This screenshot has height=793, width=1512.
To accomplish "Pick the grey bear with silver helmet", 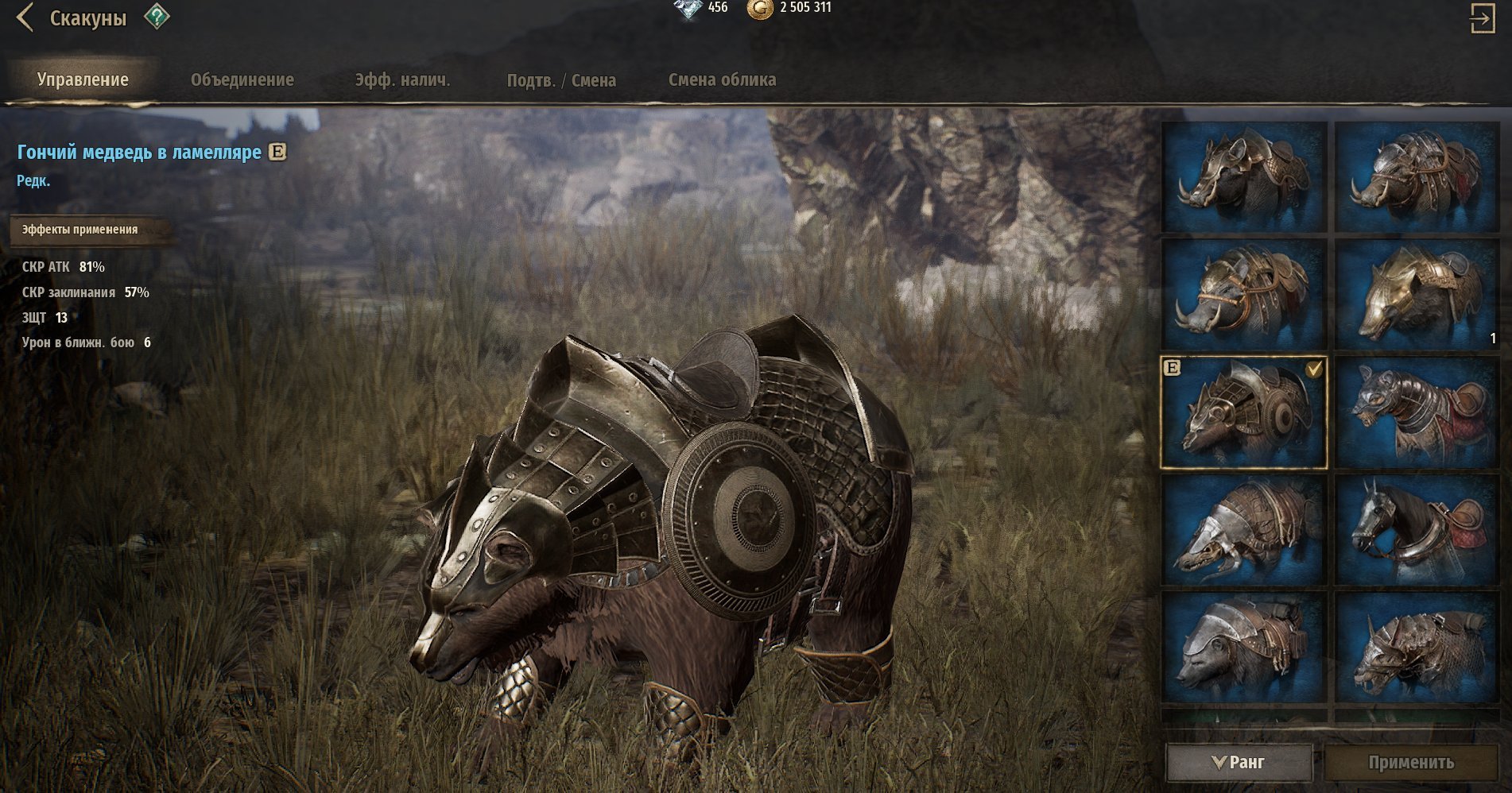I will (1244, 647).
